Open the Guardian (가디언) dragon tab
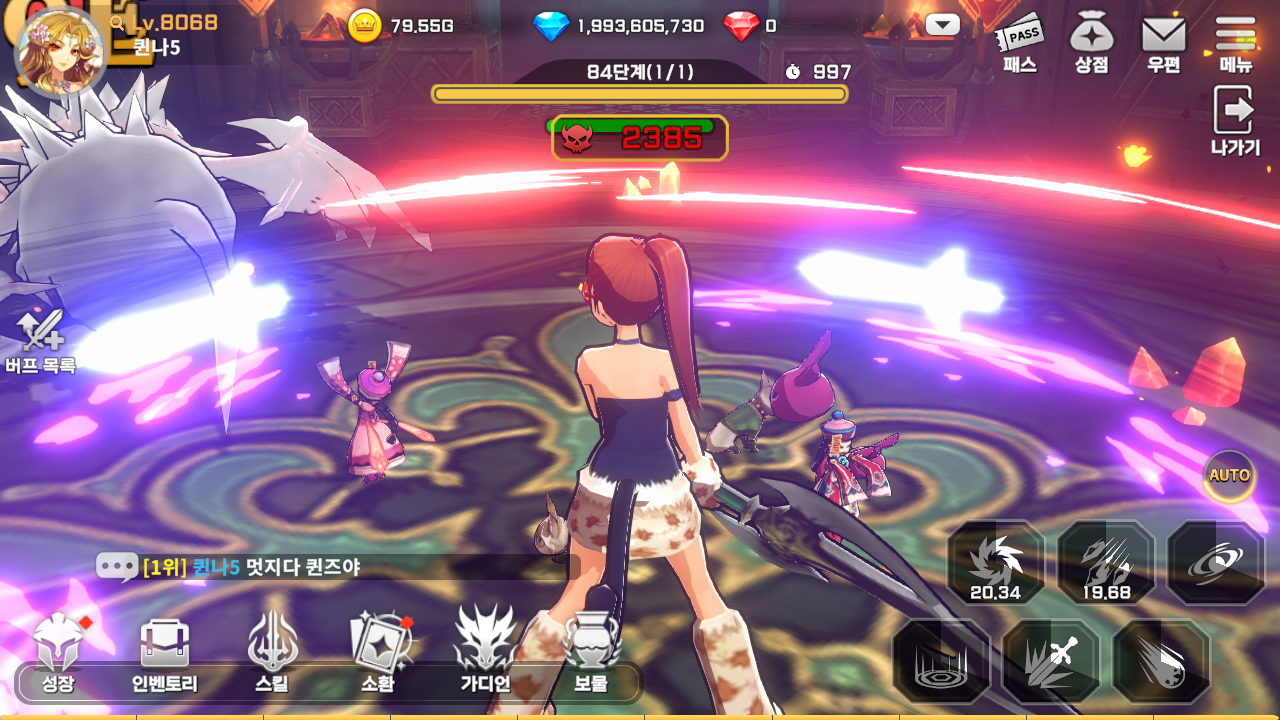The image size is (1280, 720). pos(485,655)
